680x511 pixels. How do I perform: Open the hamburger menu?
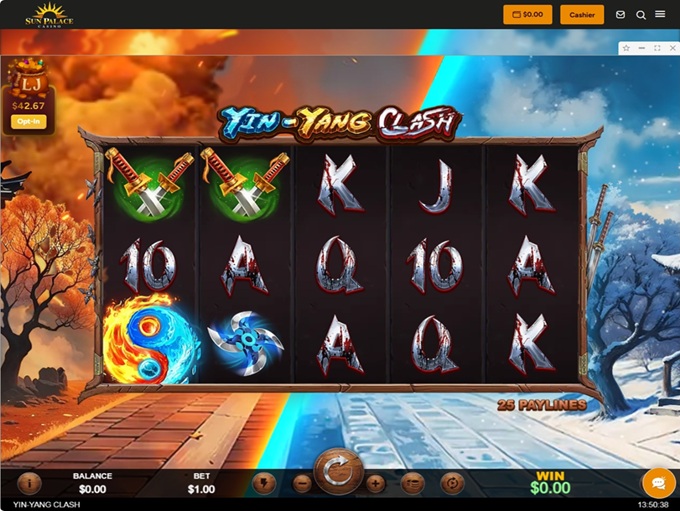coord(660,15)
